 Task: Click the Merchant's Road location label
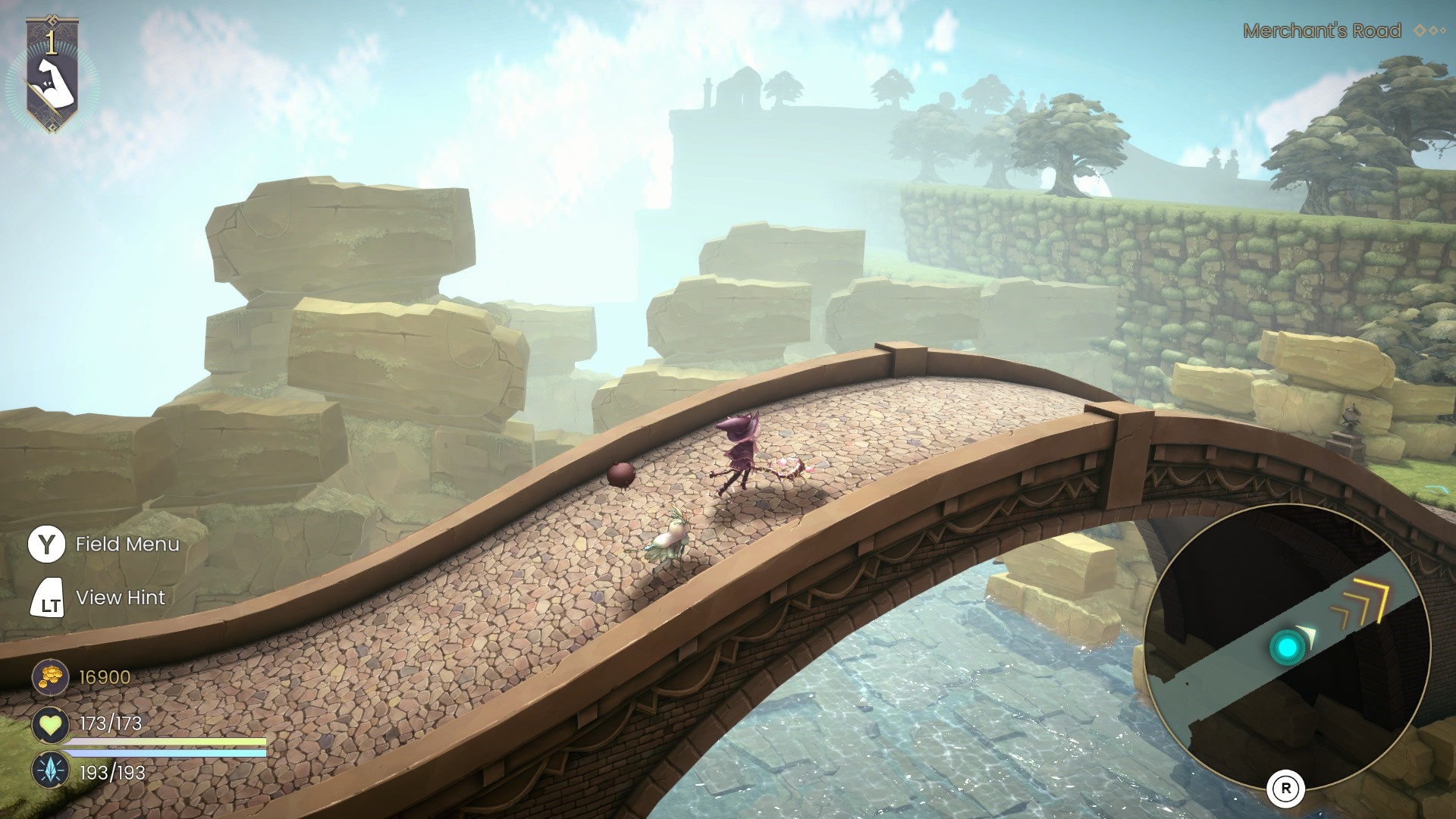(1322, 31)
